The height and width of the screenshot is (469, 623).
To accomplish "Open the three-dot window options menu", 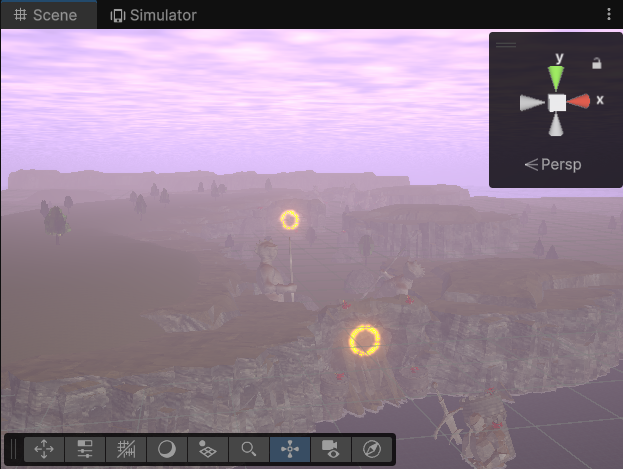I will point(609,15).
